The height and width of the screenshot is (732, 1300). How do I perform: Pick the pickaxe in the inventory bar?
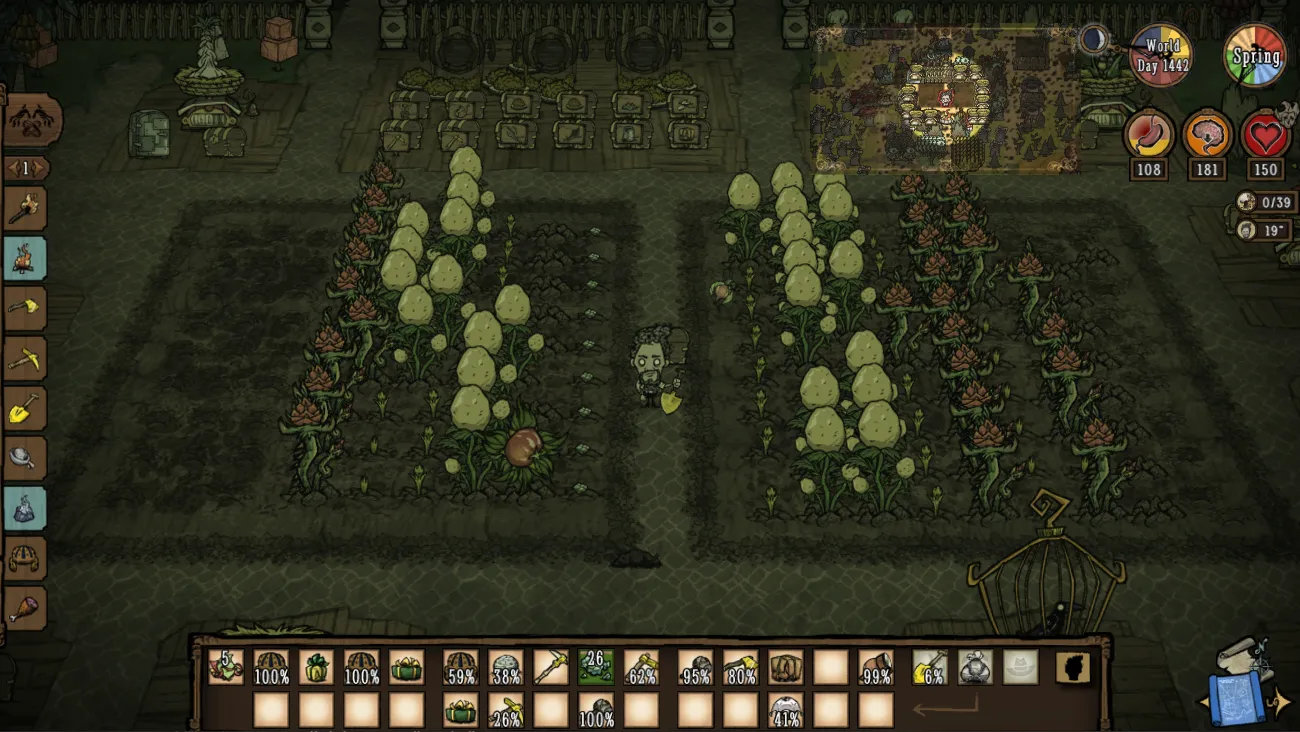551,667
